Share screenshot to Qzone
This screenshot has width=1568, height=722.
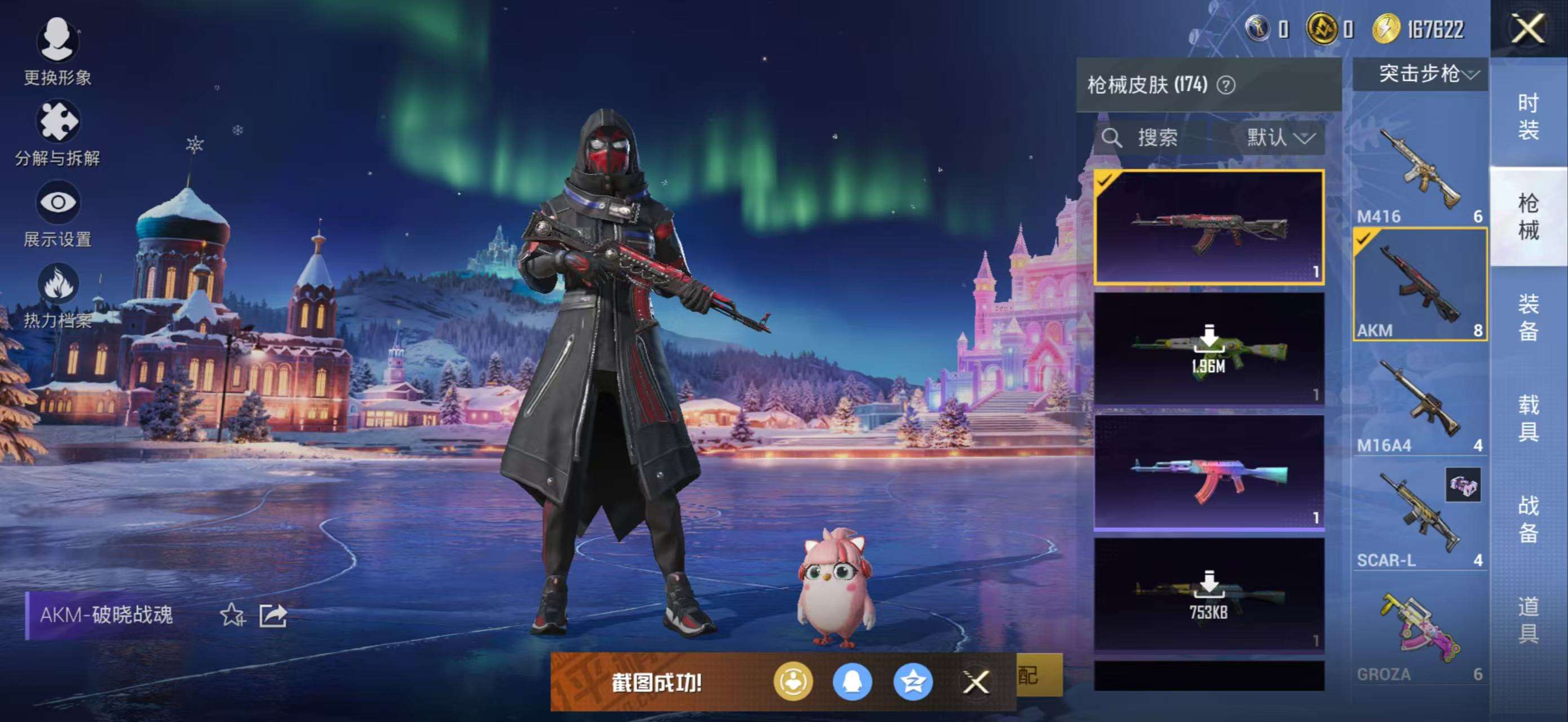(x=913, y=682)
